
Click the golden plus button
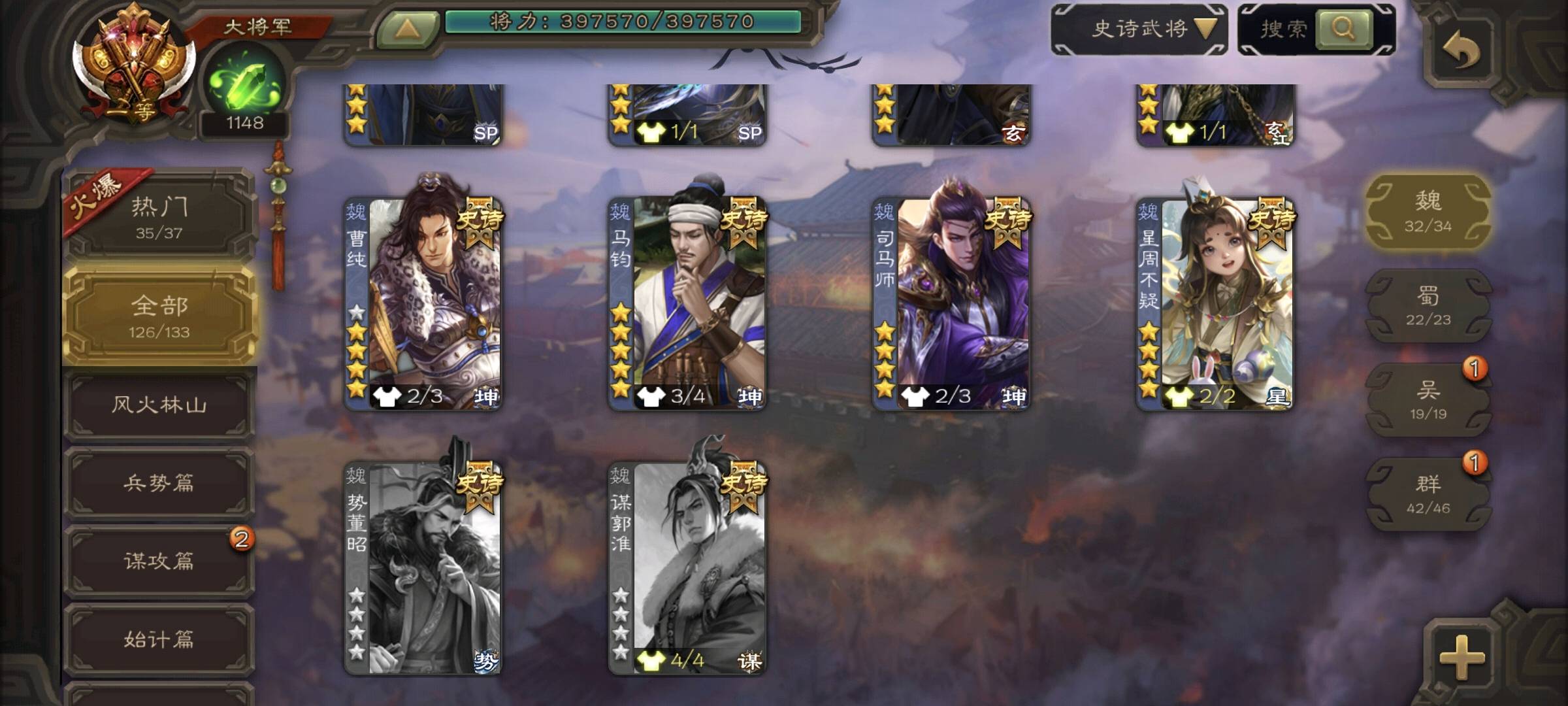[x=1462, y=656]
